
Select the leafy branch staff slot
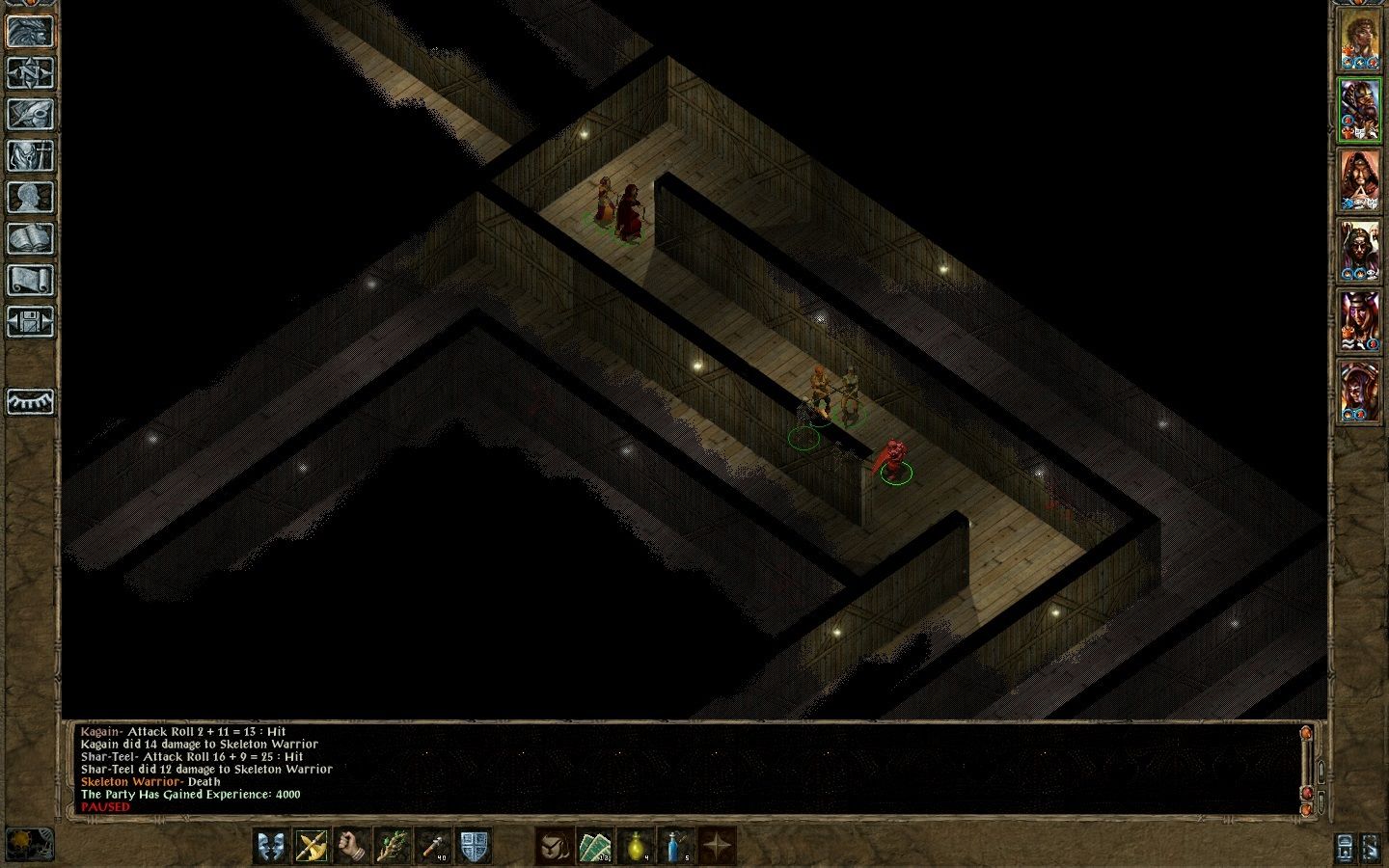(394, 846)
